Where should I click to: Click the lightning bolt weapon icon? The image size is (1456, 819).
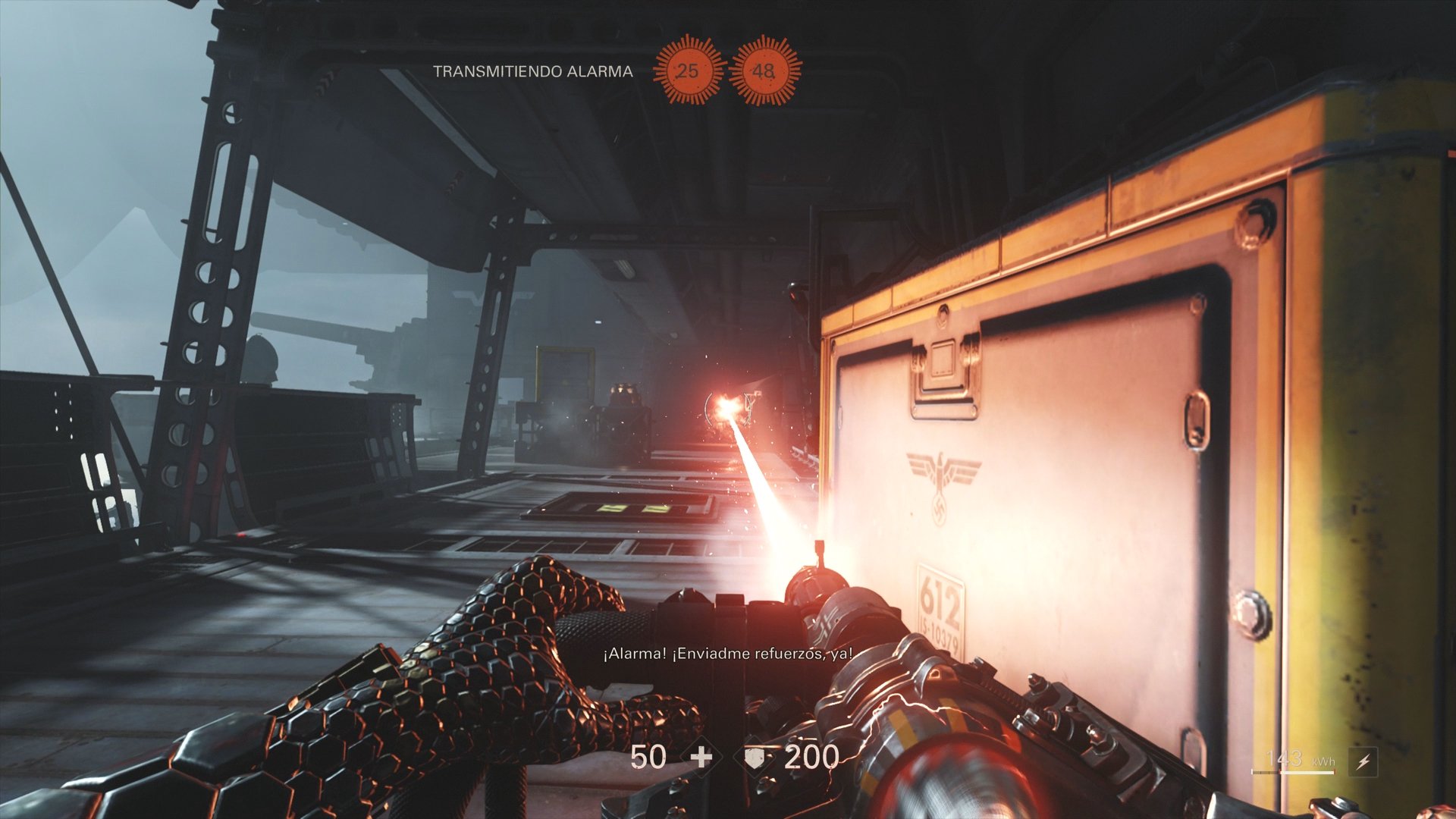pos(1363,761)
